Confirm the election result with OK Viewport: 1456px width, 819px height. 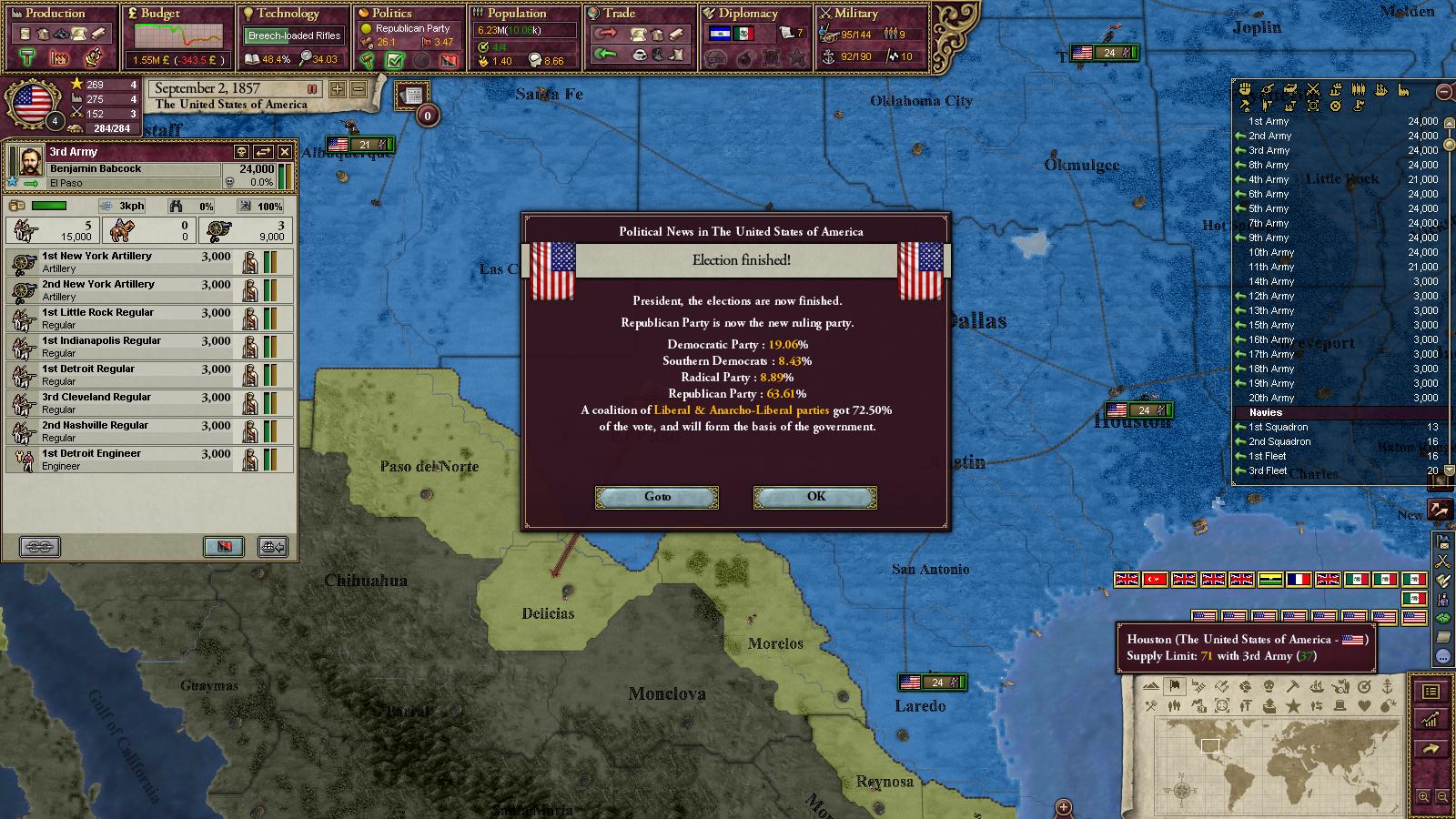coord(815,497)
